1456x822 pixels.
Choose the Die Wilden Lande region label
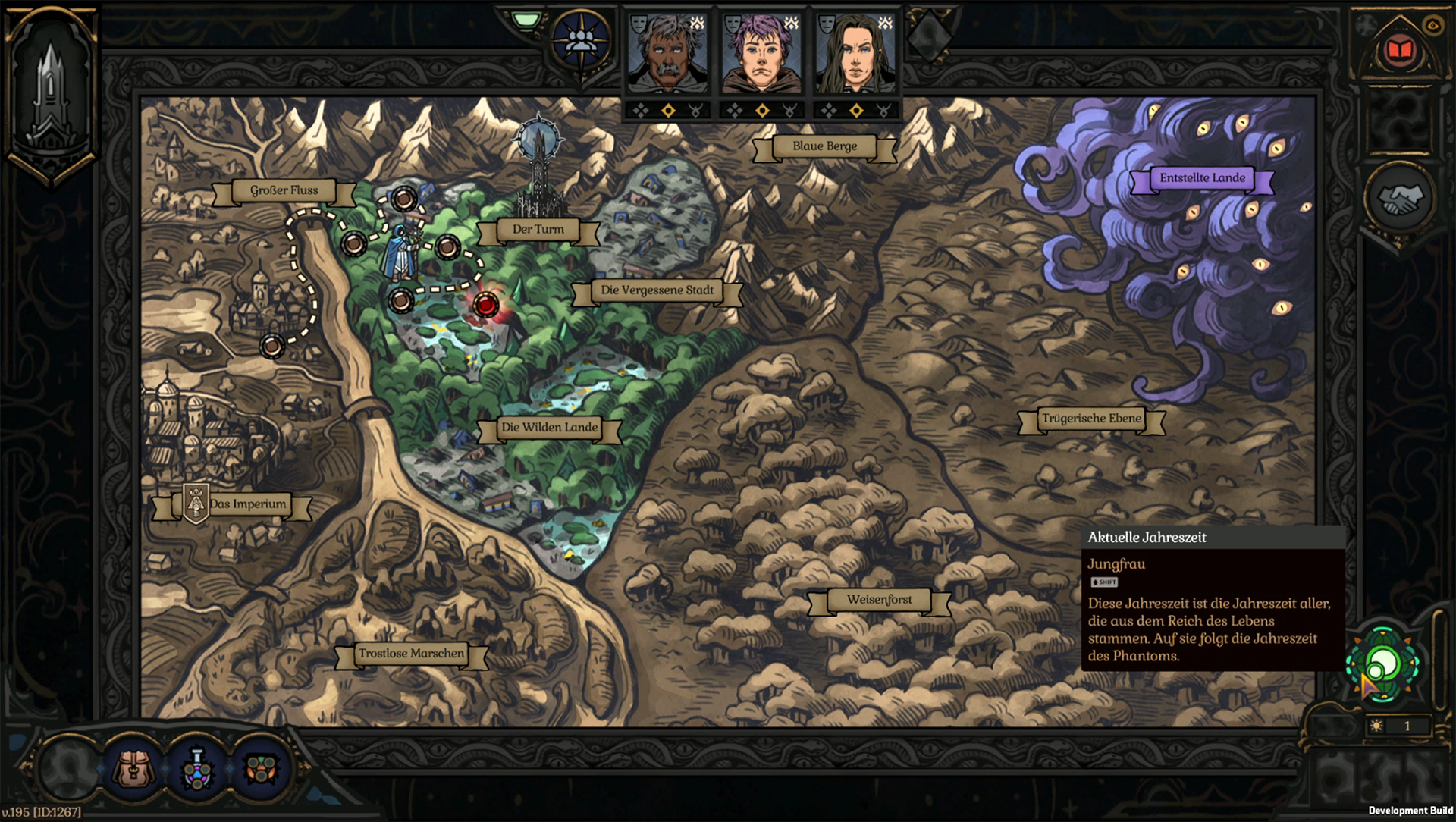pyautogui.click(x=549, y=428)
